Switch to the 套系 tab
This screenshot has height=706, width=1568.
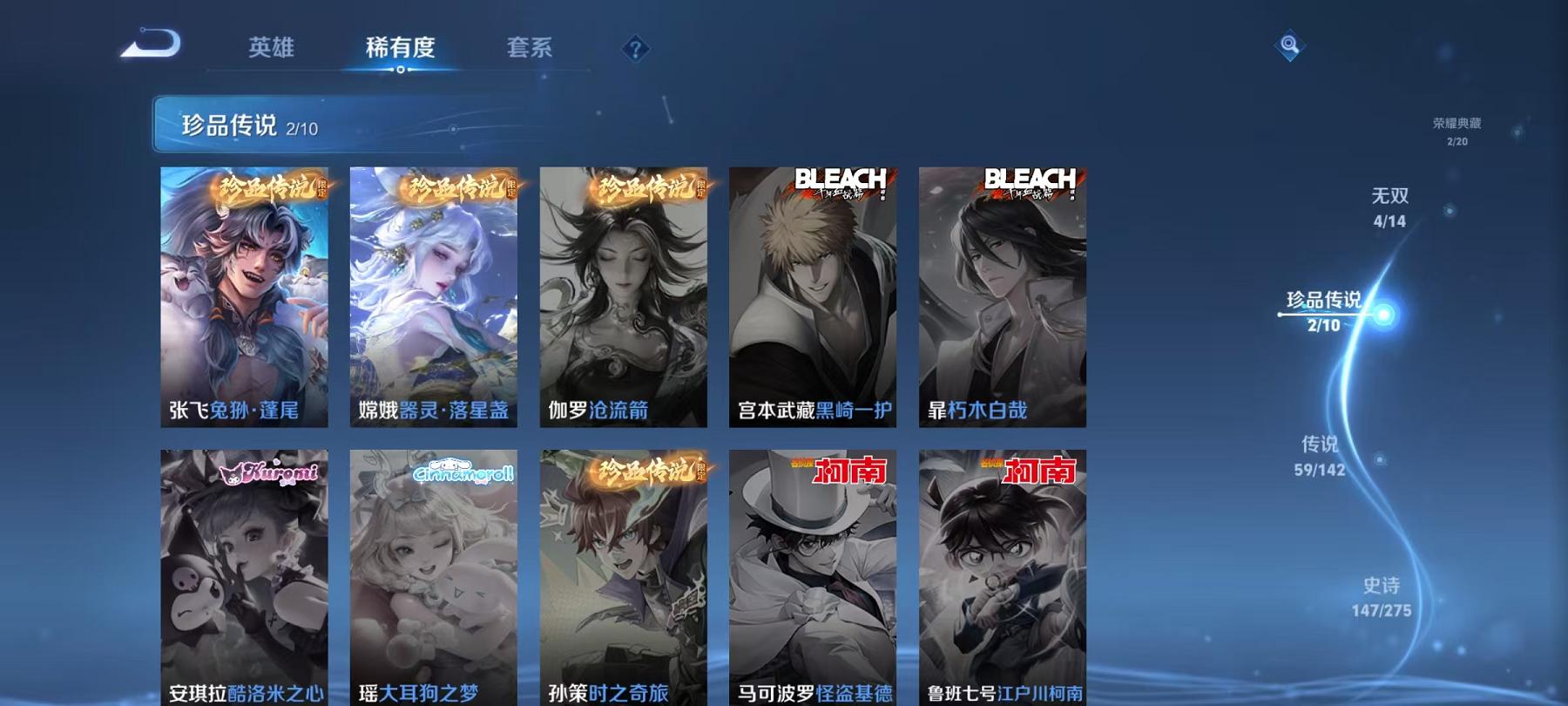(x=532, y=49)
